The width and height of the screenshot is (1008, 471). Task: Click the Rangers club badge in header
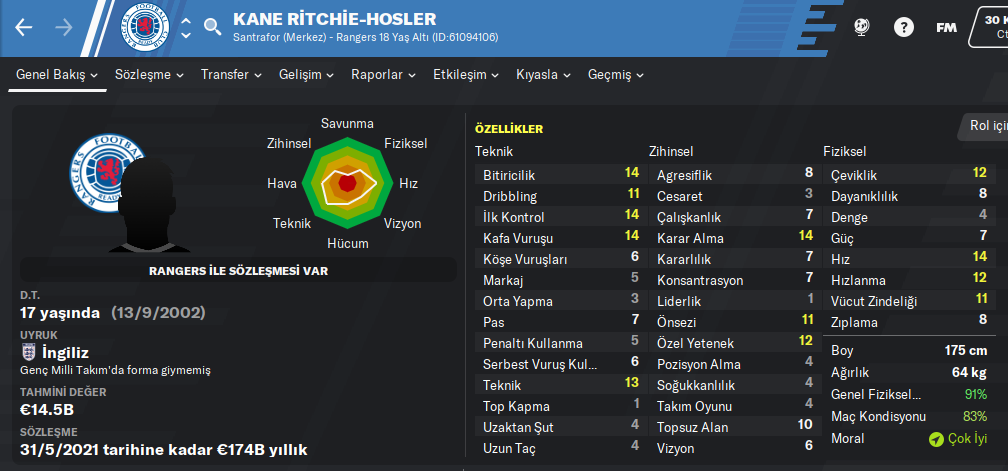(x=144, y=27)
